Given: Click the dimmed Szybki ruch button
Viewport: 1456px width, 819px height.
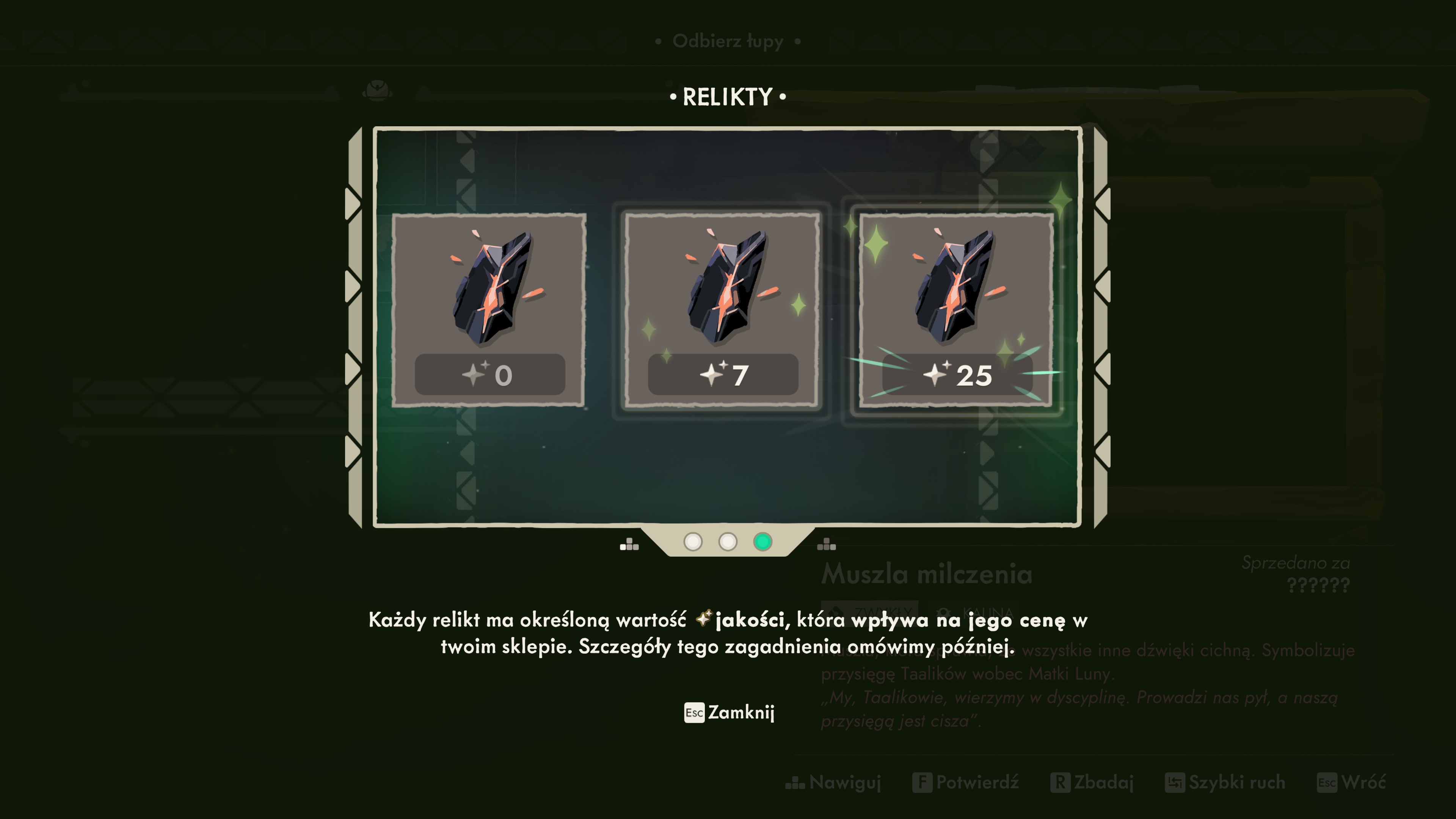Looking at the screenshot, I should (1225, 783).
